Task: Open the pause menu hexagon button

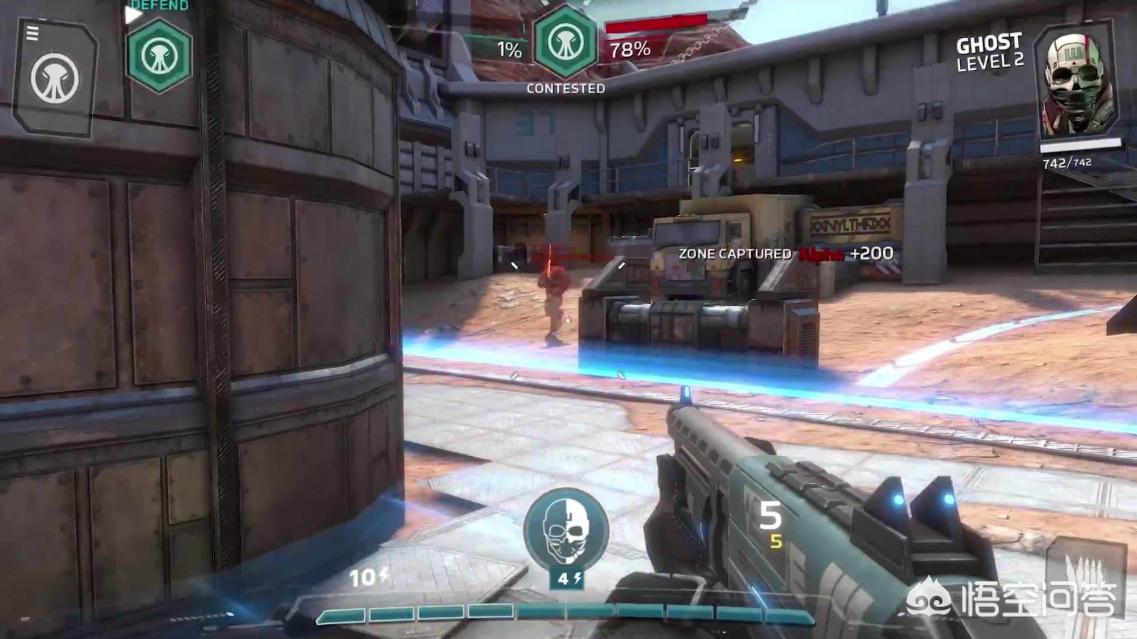Action: [54, 77]
